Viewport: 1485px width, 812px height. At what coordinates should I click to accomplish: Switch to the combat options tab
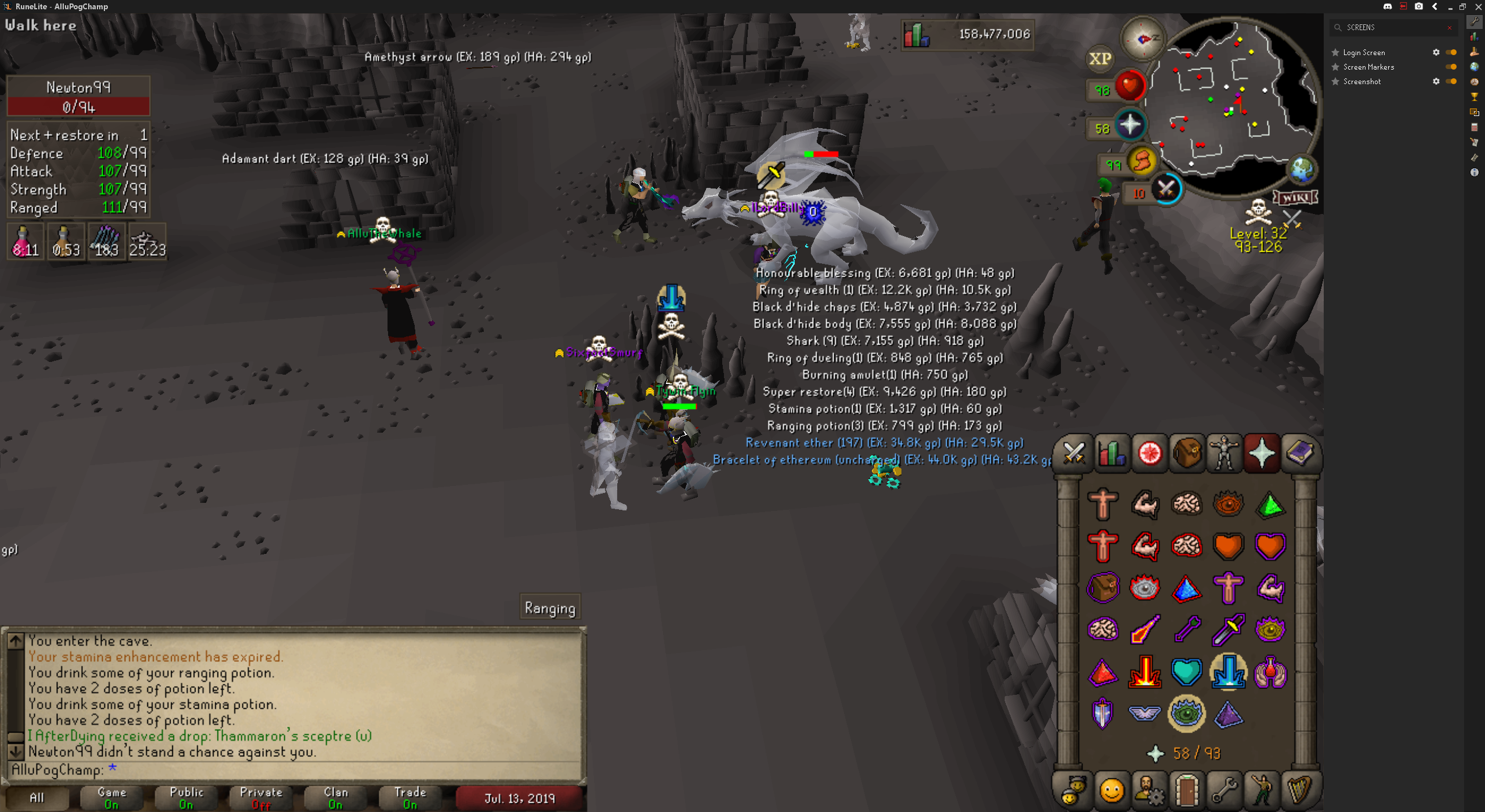tap(1073, 453)
